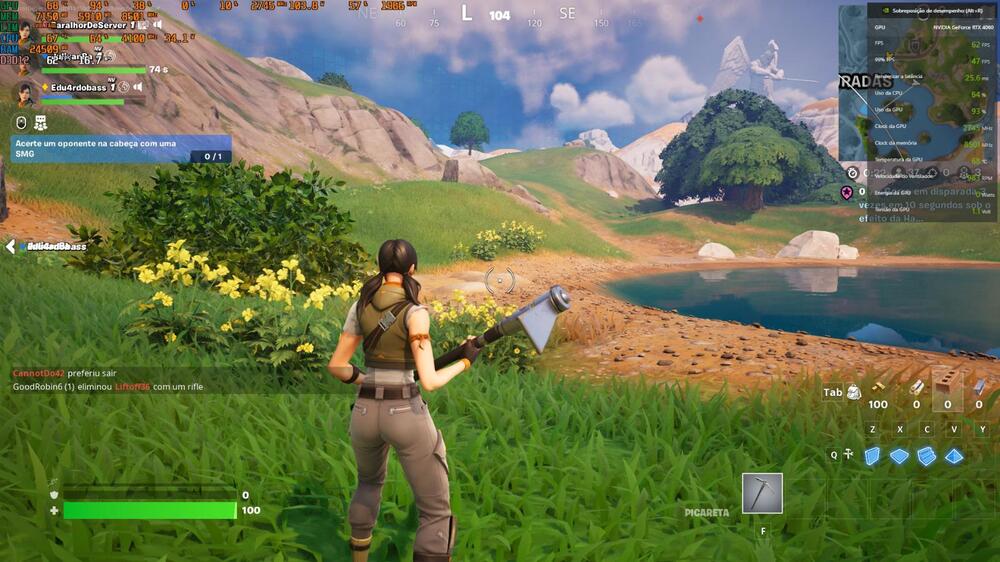Choose the wood building material

click(x=878, y=387)
